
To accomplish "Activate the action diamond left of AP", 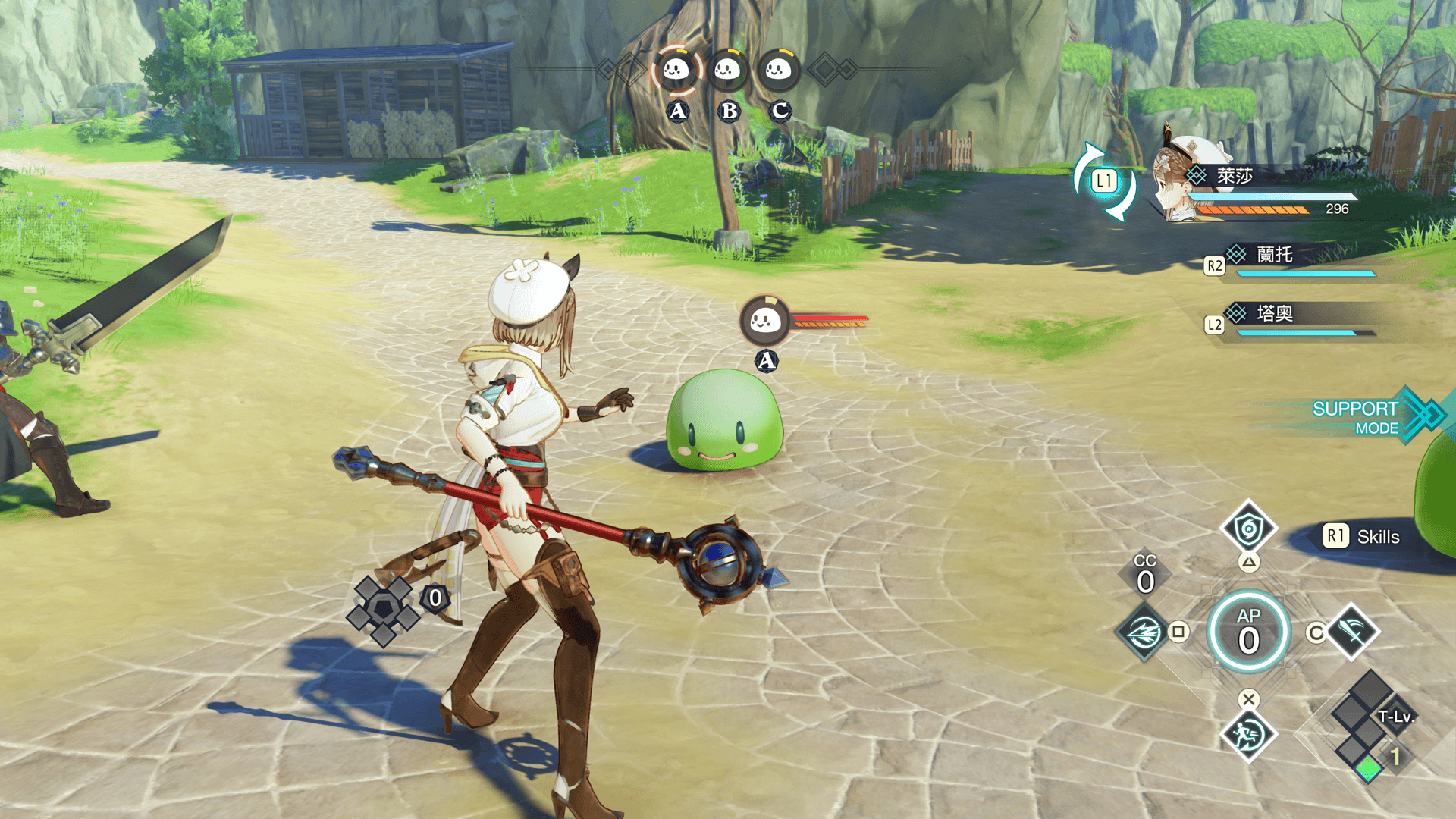I will (x=1144, y=631).
